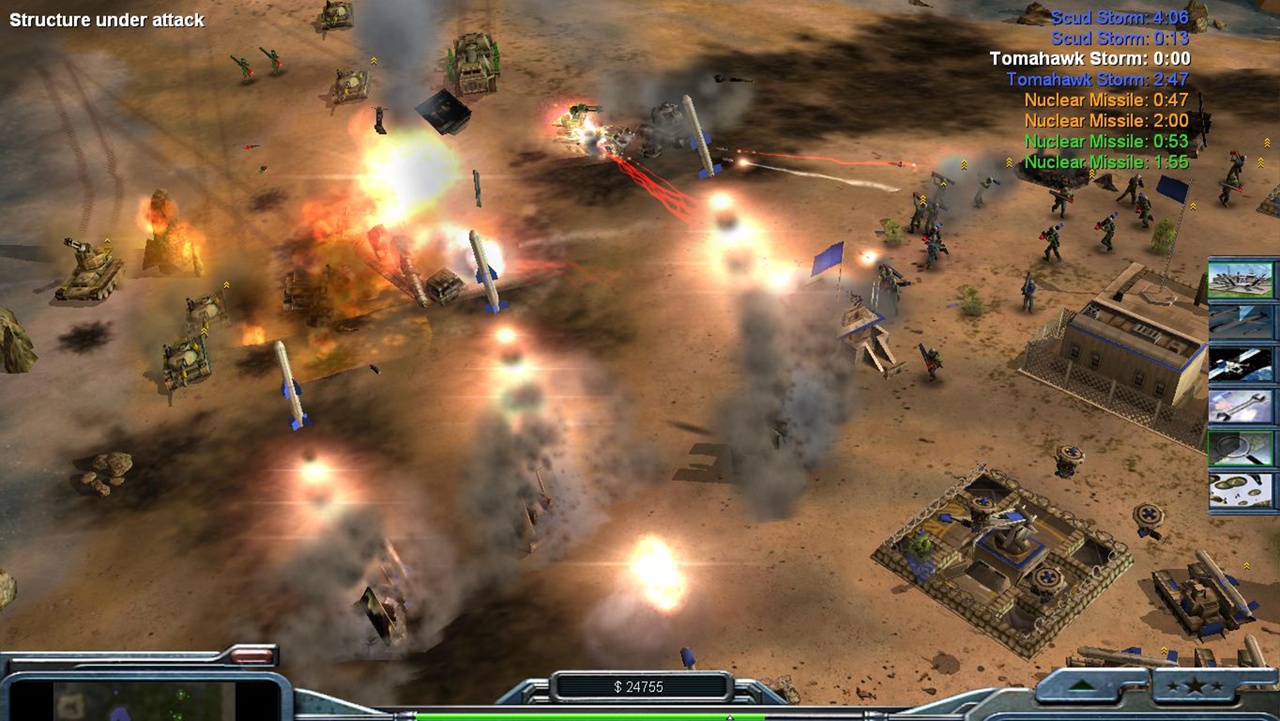Select the stealth aircraft strike power
1280x721 pixels.
click(1242, 321)
